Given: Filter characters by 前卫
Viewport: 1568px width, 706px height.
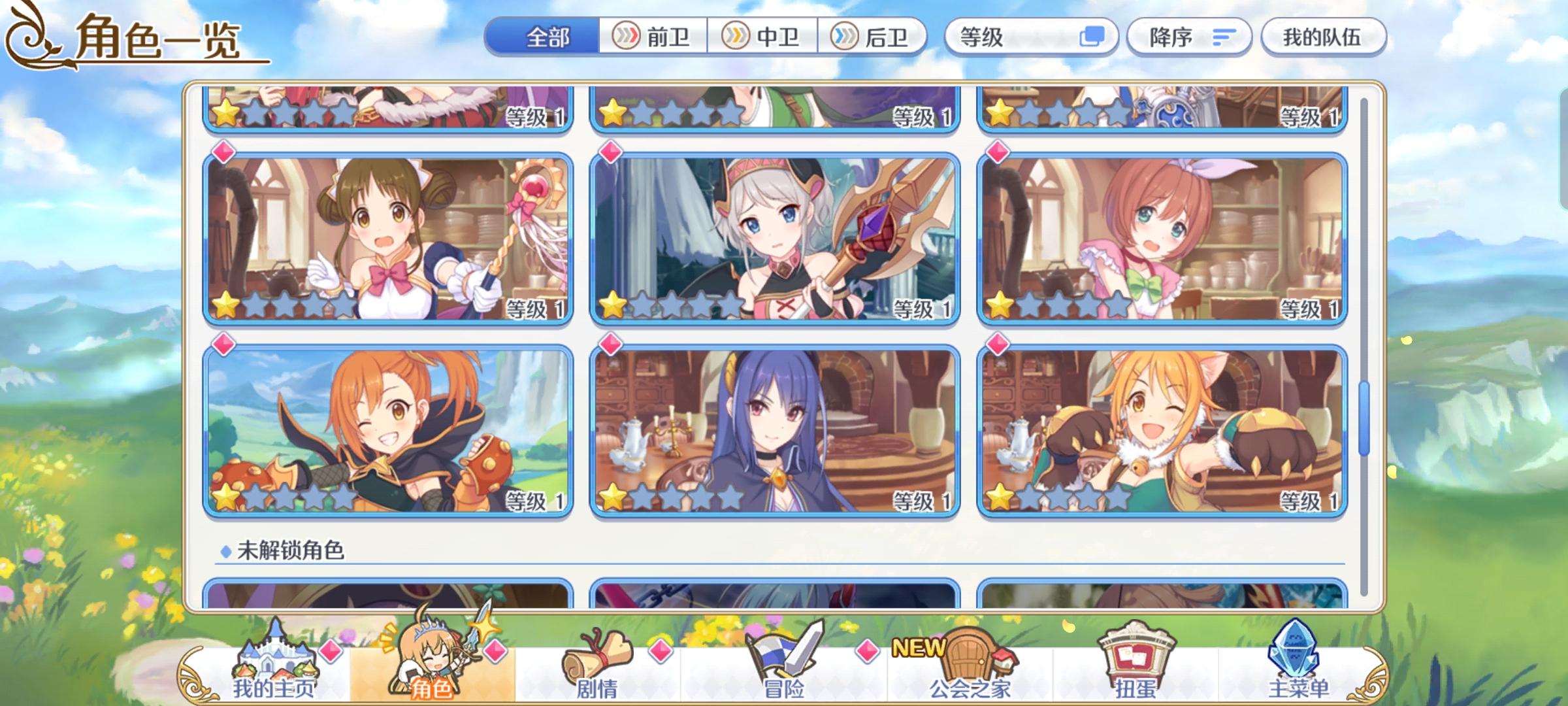Looking at the screenshot, I should point(653,37).
